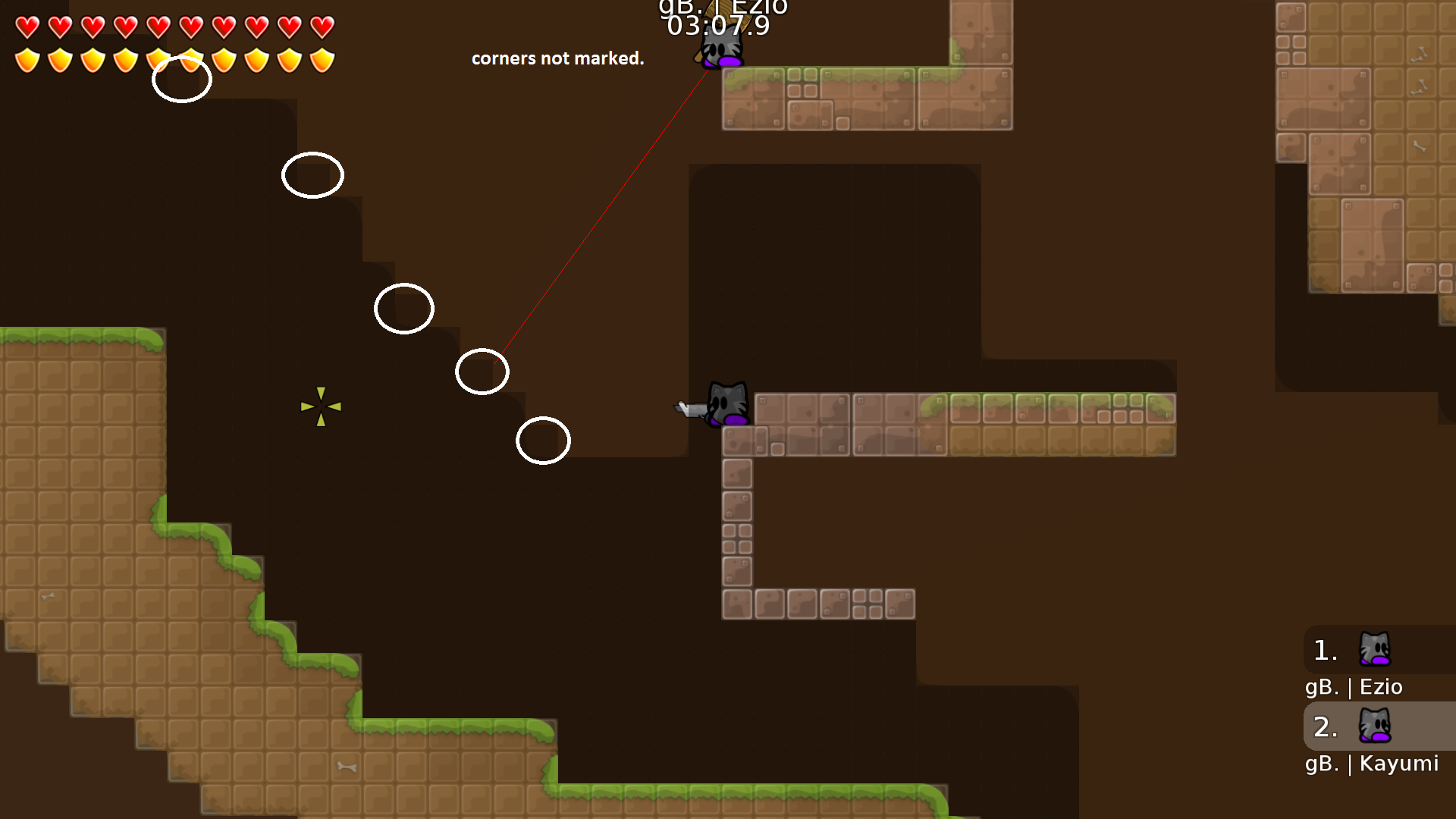Click the first shield icon below the hearts
The width and height of the screenshot is (1456, 819).
[26, 58]
